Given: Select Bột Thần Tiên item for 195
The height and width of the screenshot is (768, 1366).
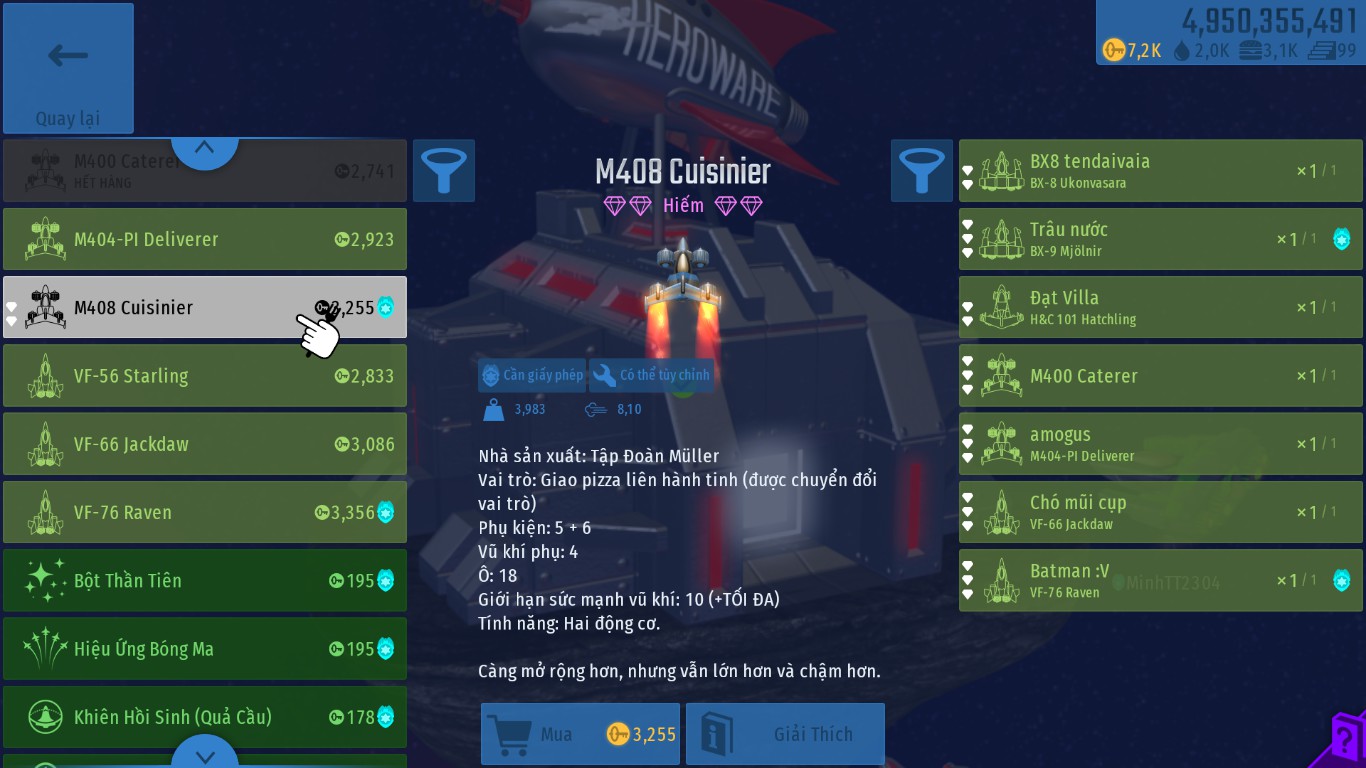Looking at the screenshot, I should (205, 580).
